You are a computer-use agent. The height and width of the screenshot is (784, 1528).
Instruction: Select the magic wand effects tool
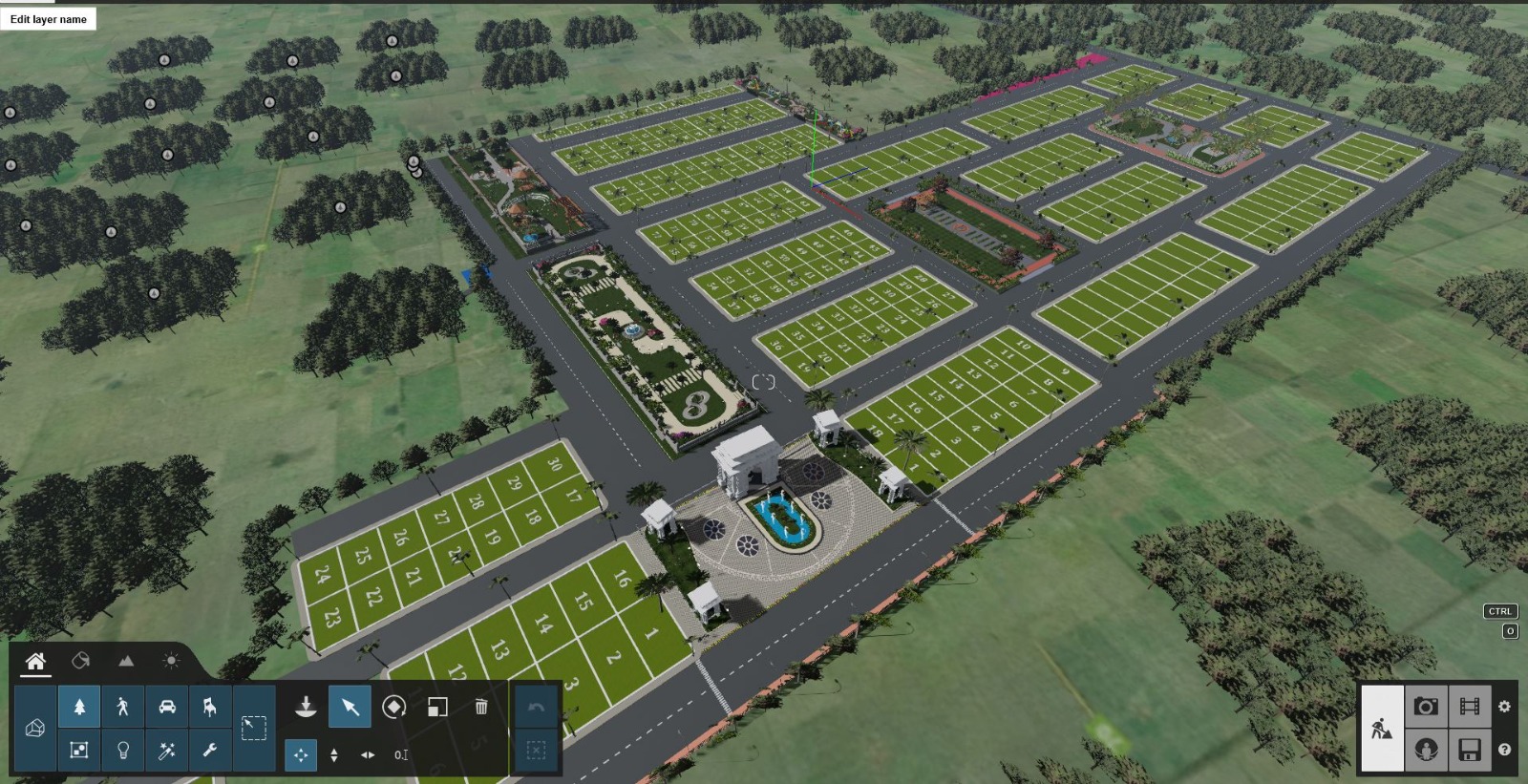pyautogui.click(x=167, y=752)
